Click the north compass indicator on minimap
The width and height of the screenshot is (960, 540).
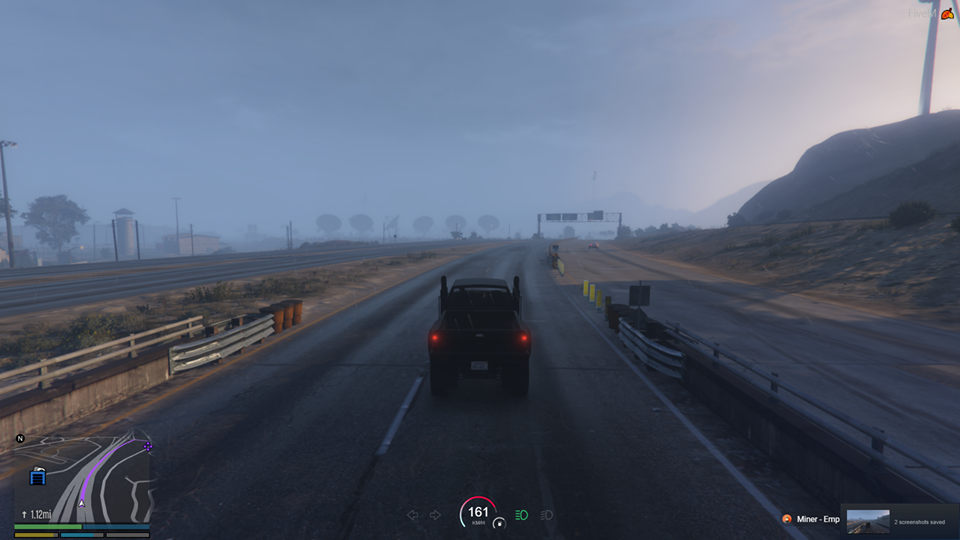(20, 439)
